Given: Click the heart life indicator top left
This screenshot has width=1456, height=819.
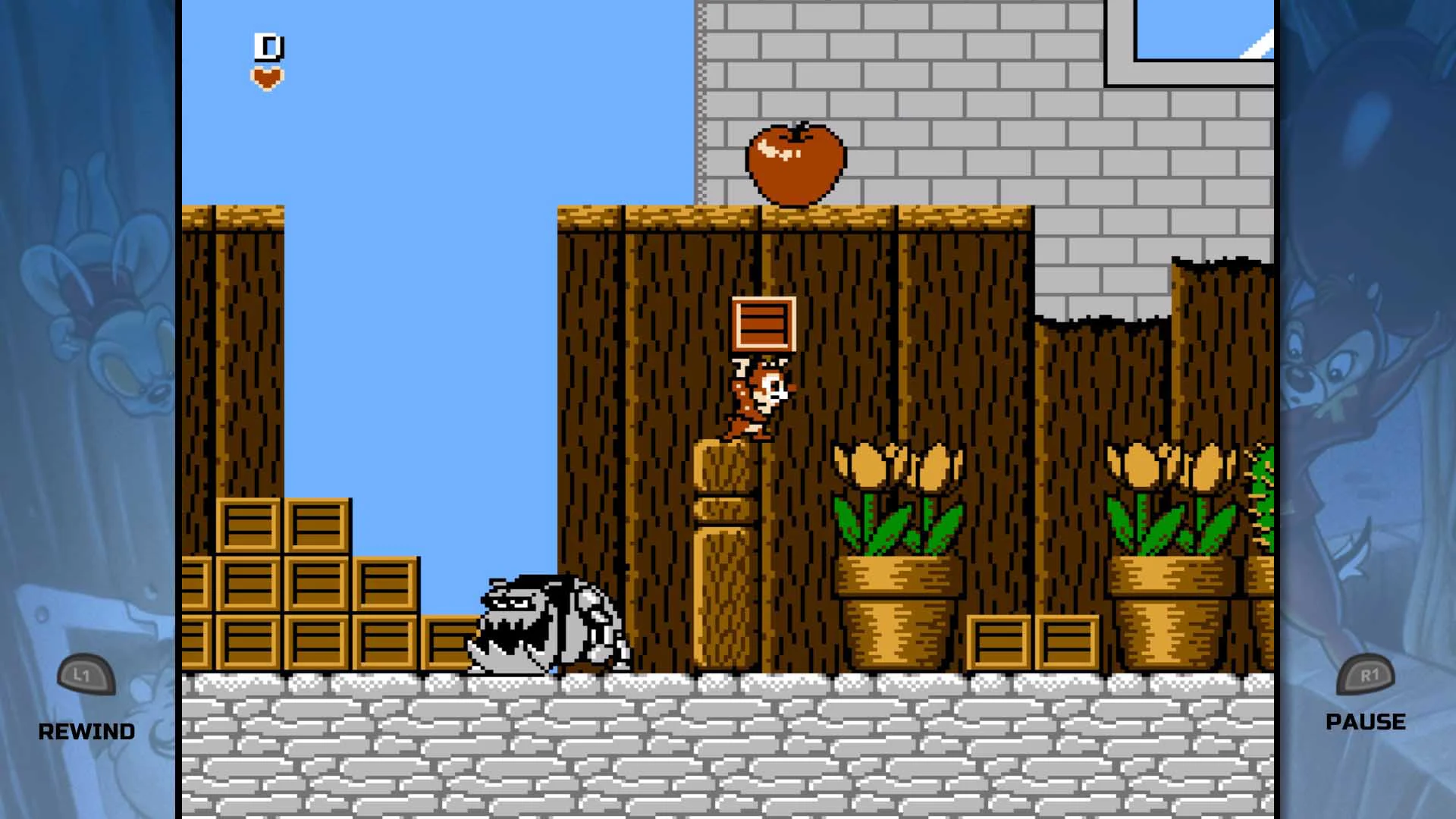Looking at the screenshot, I should (x=267, y=76).
